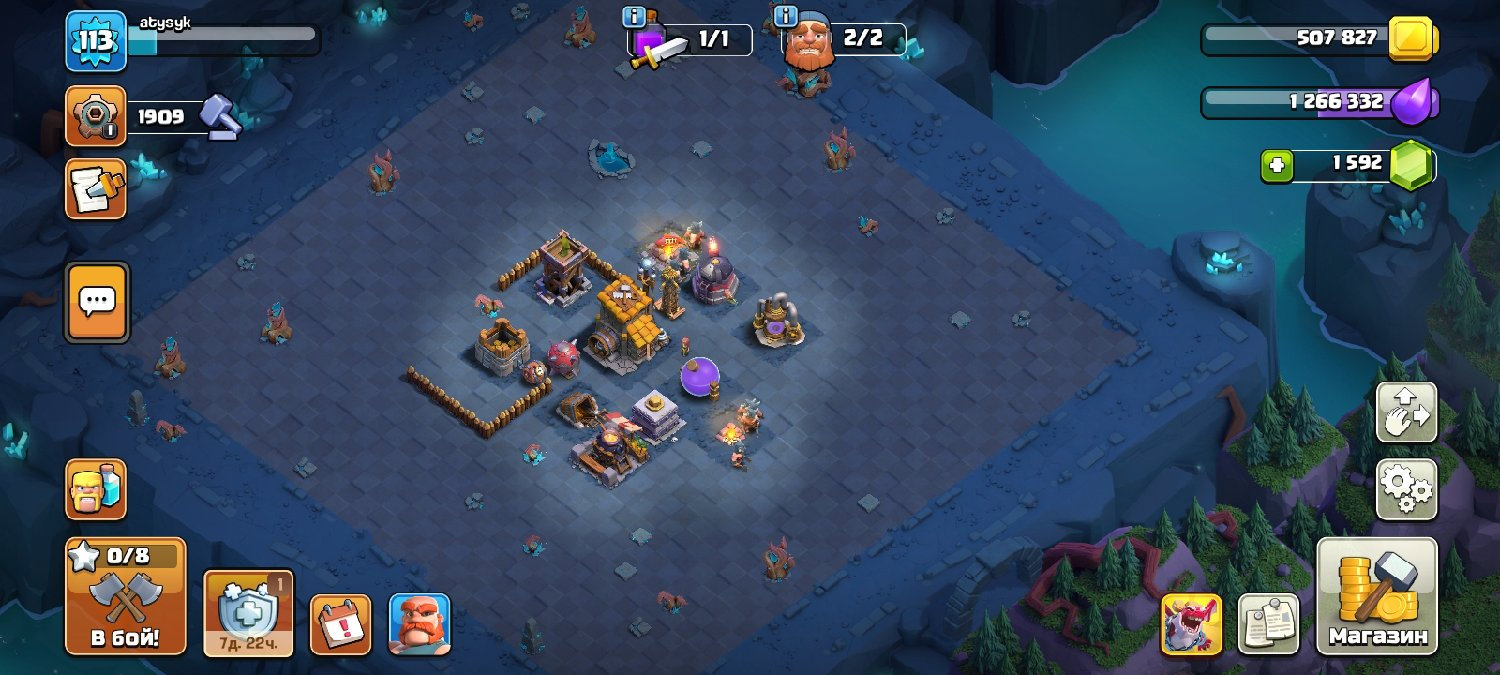Open the shield timer 7д. 22ч.
This screenshot has height=675, width=1500.
[x=248, y=613]
